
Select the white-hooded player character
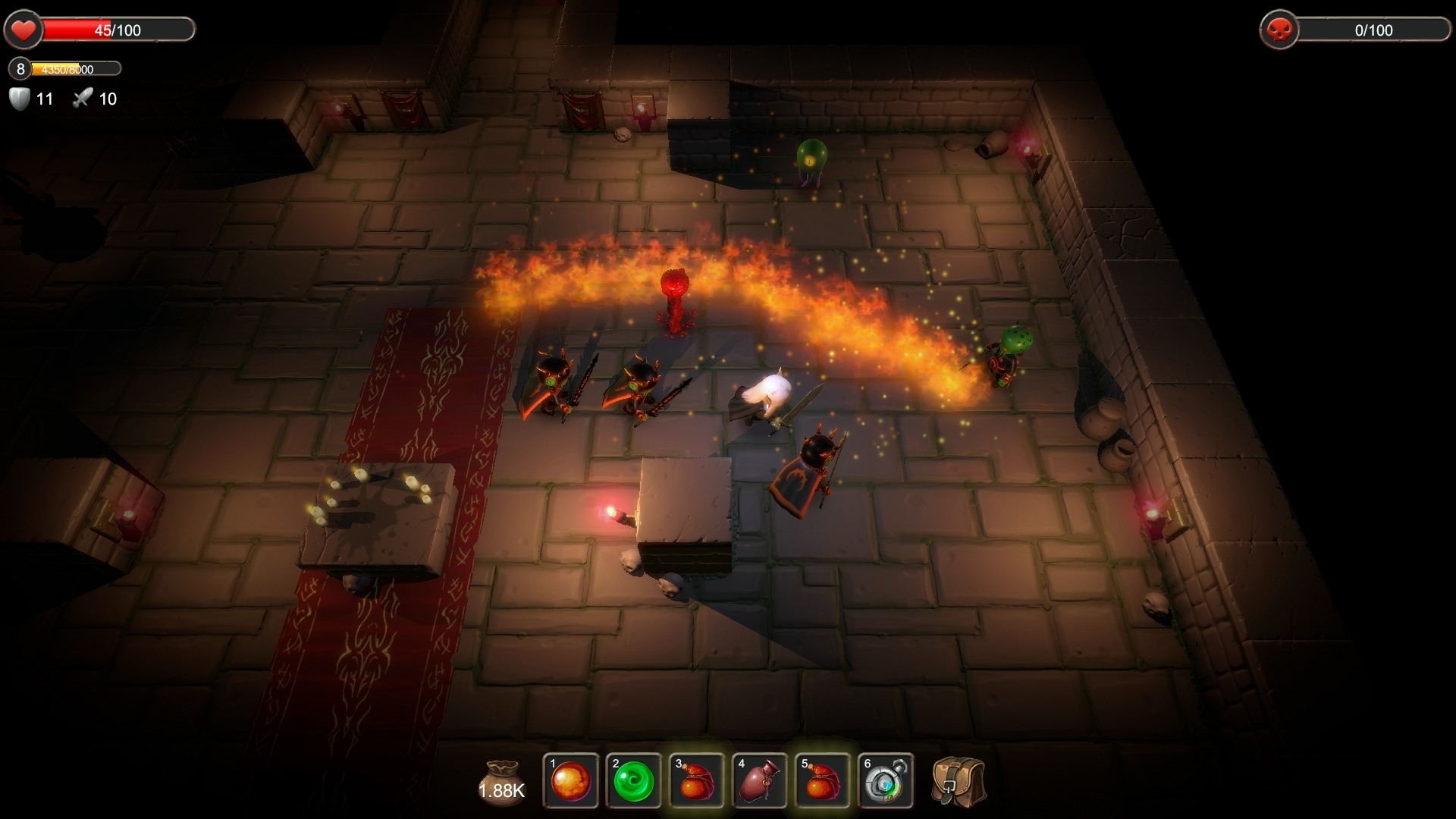766,394
